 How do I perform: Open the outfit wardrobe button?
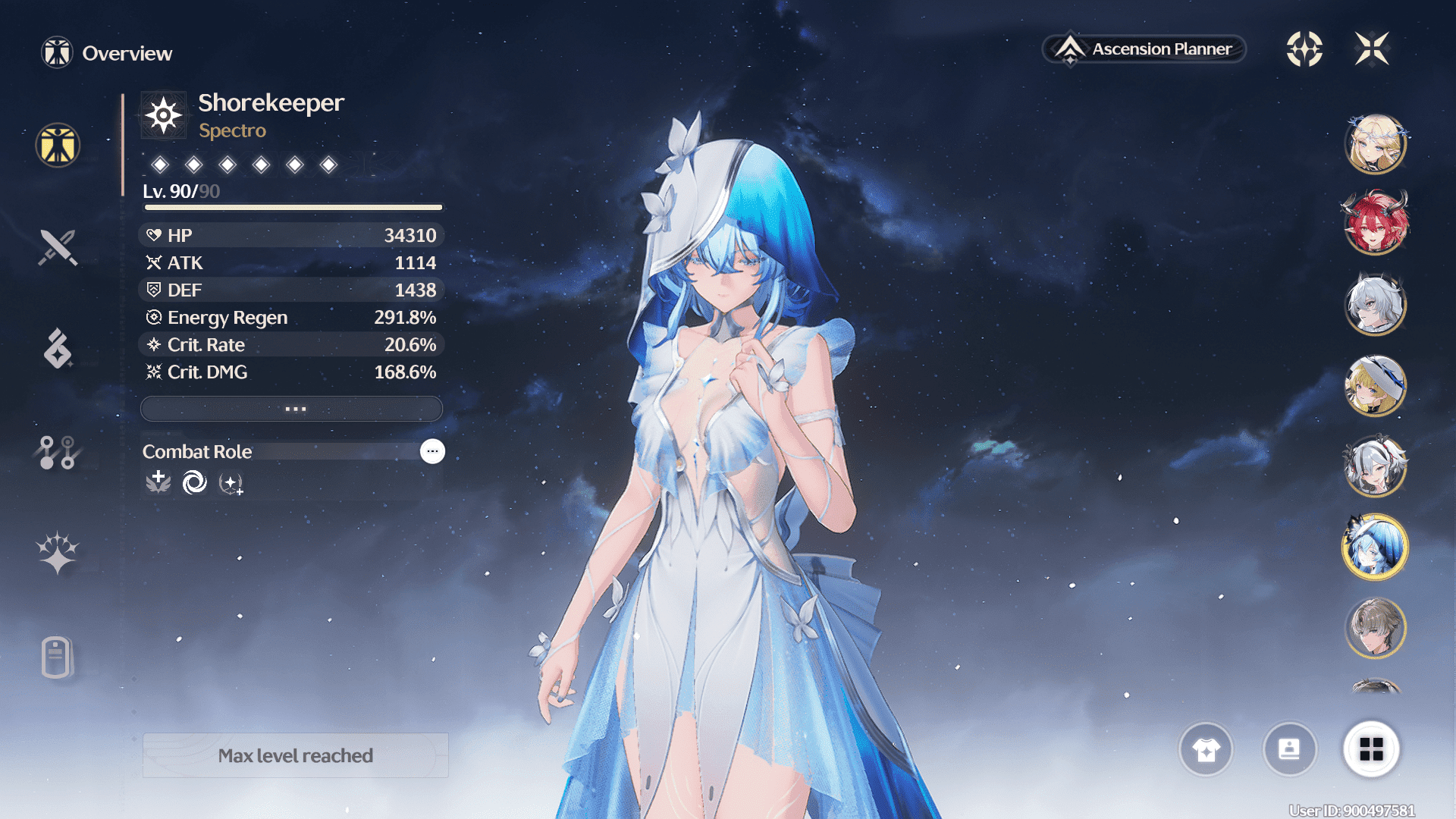1206,749
